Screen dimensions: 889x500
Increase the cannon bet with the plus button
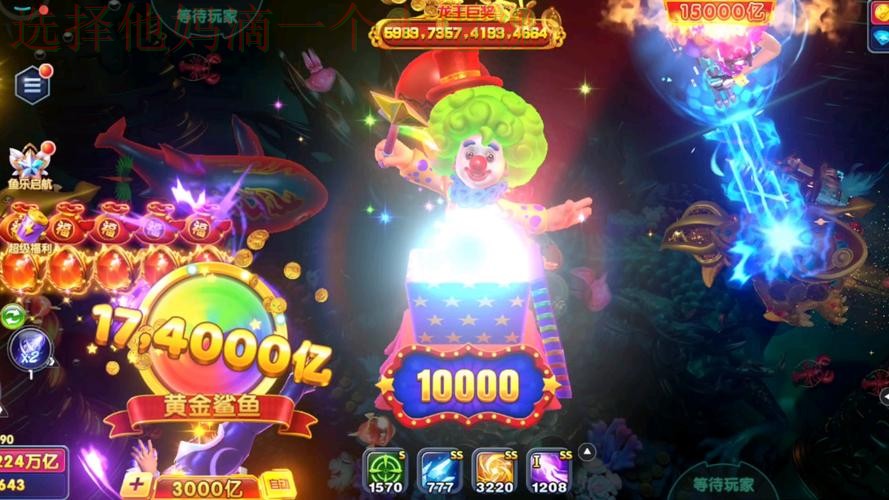pyautogui.click(x=137, y=486)
